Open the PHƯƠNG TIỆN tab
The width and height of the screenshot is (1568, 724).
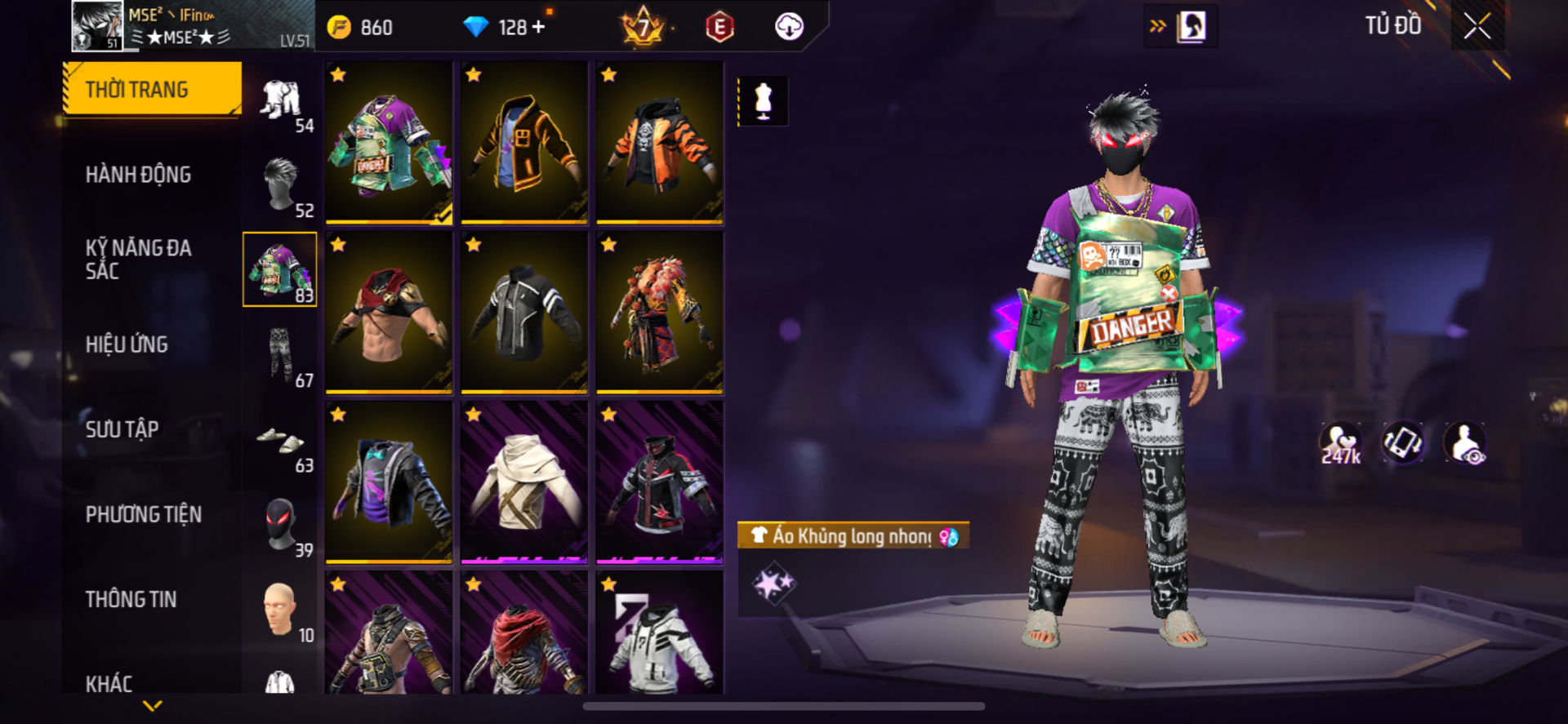(x=144, y=514)
